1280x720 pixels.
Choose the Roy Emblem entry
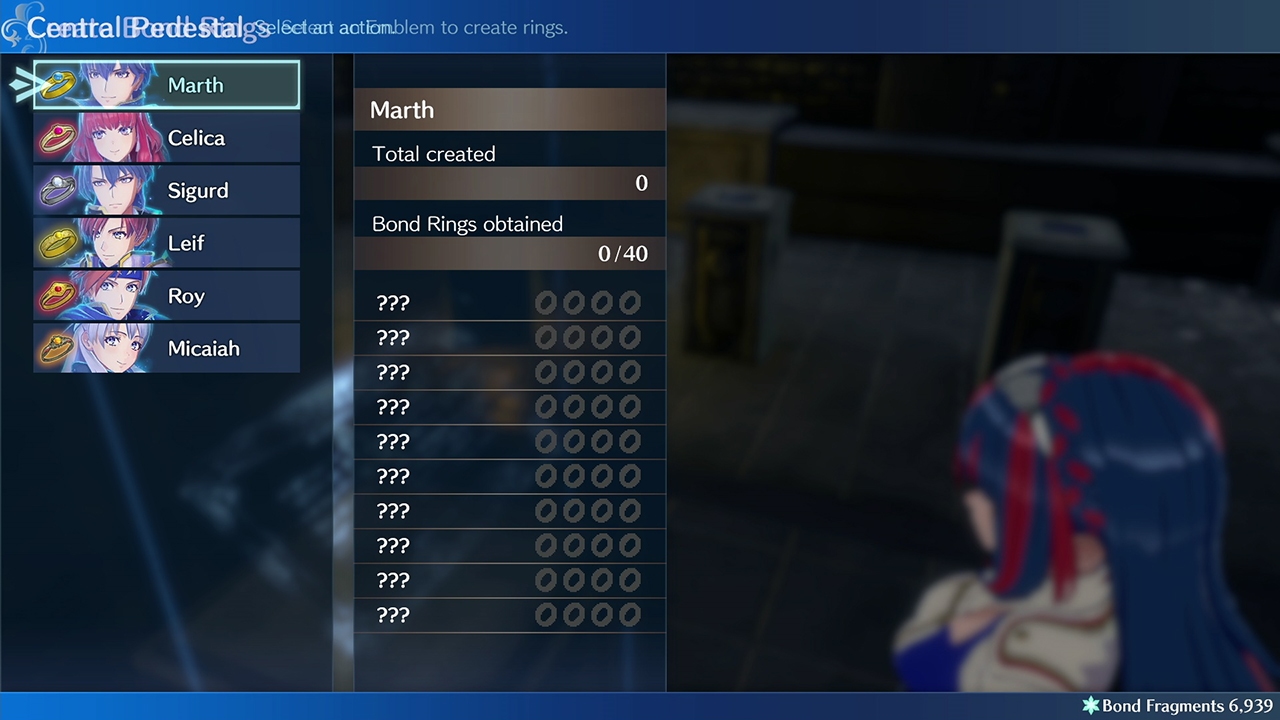tap(167, 296)
